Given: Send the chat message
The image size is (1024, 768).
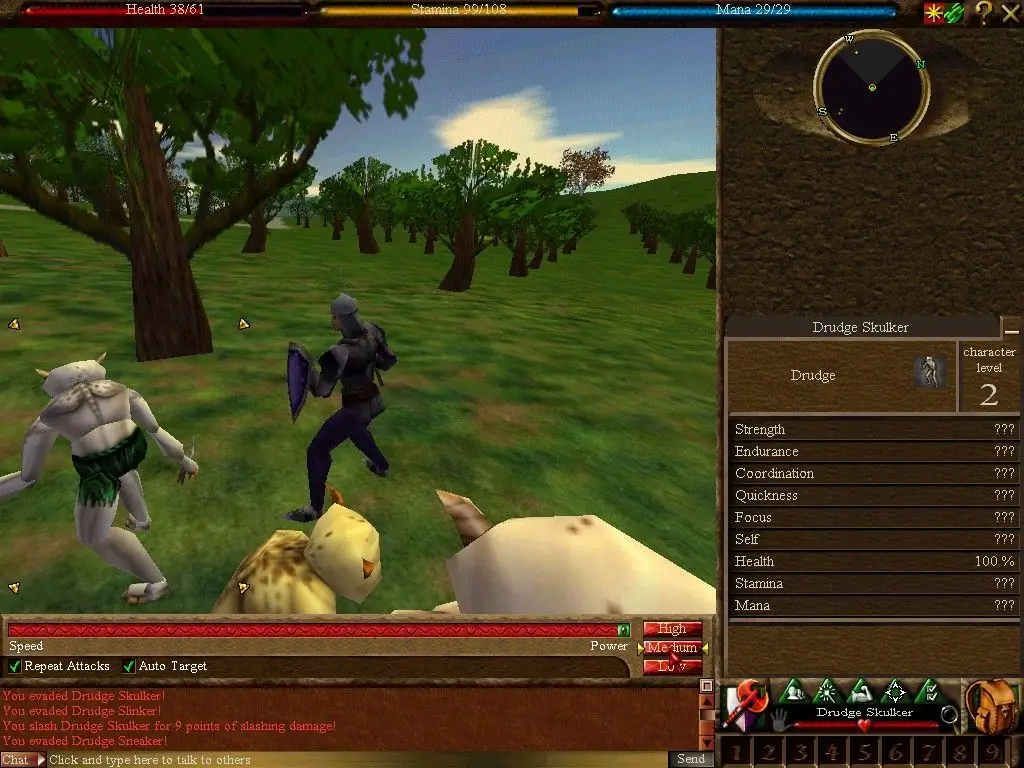Looking at the screenshot, I should [691, 759].
